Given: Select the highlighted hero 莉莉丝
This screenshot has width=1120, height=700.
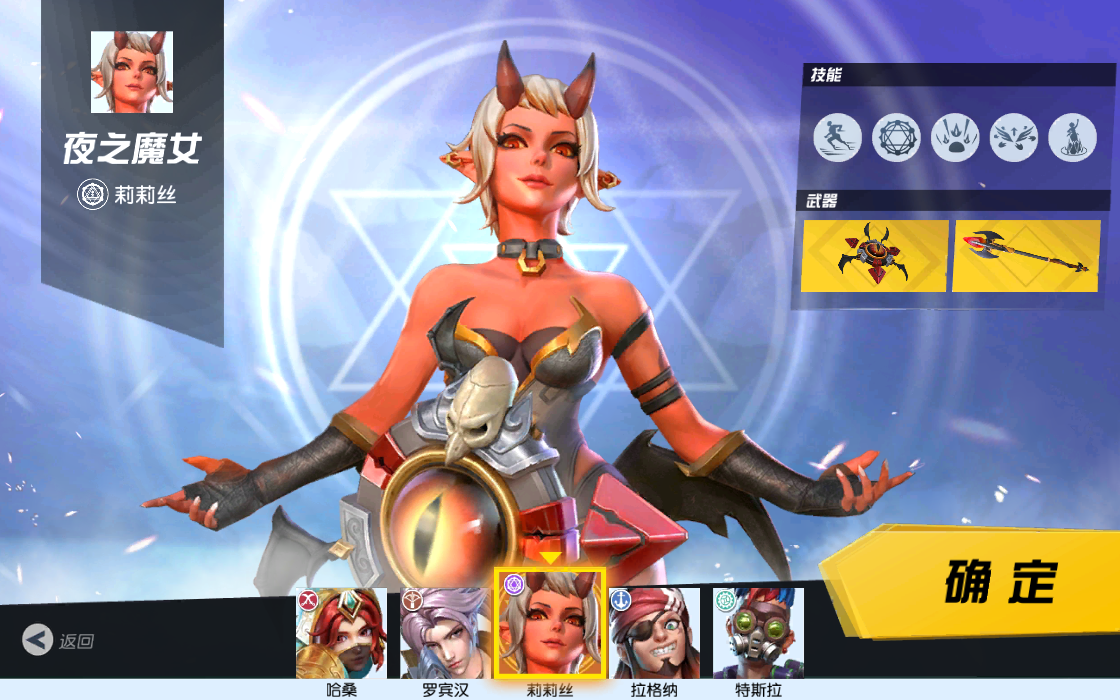Looking at the screenshot, I should [550, 625].
